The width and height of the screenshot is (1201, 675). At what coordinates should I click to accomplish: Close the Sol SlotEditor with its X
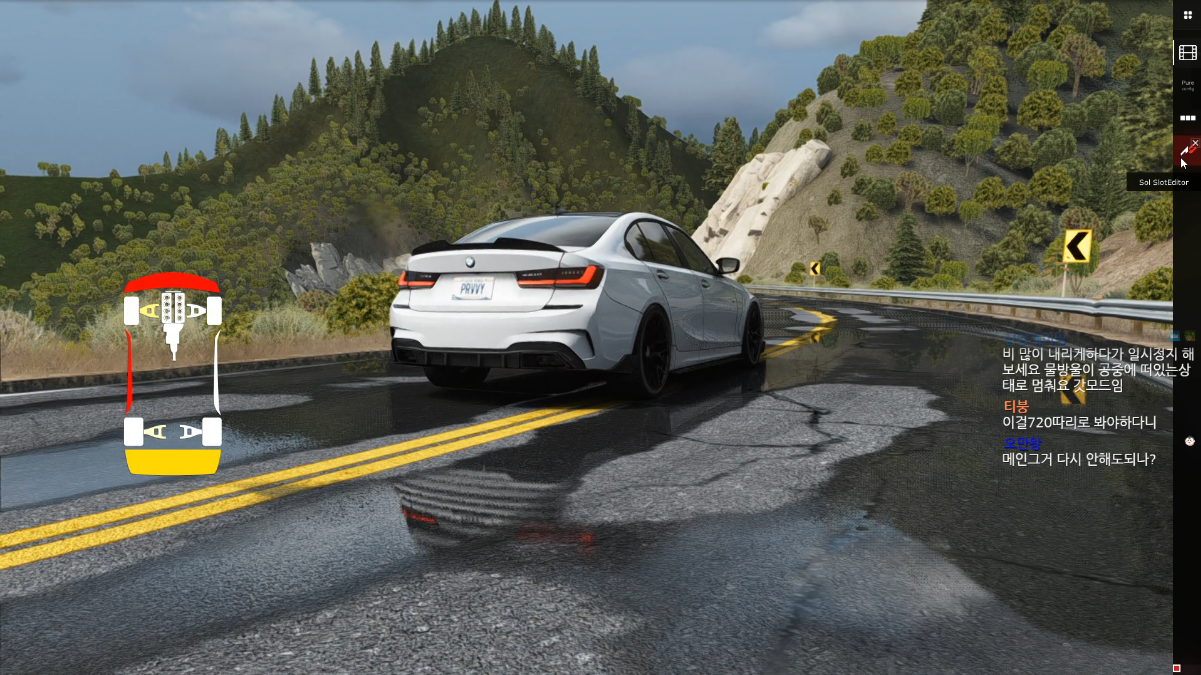[1195, 144]
